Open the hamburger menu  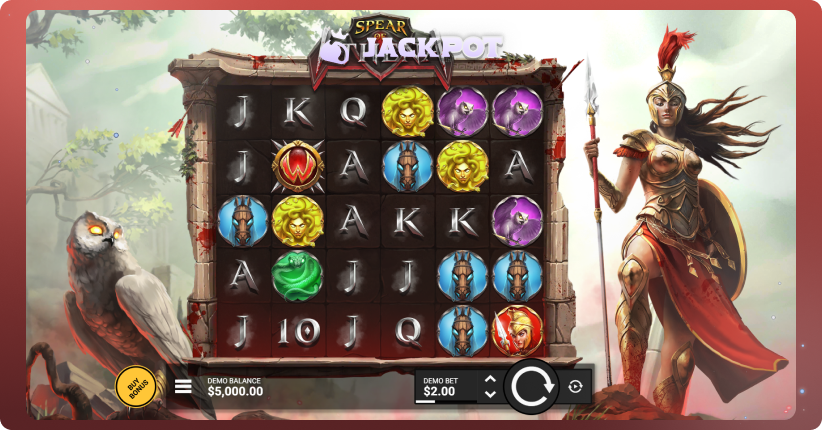(x=183, y=386)
